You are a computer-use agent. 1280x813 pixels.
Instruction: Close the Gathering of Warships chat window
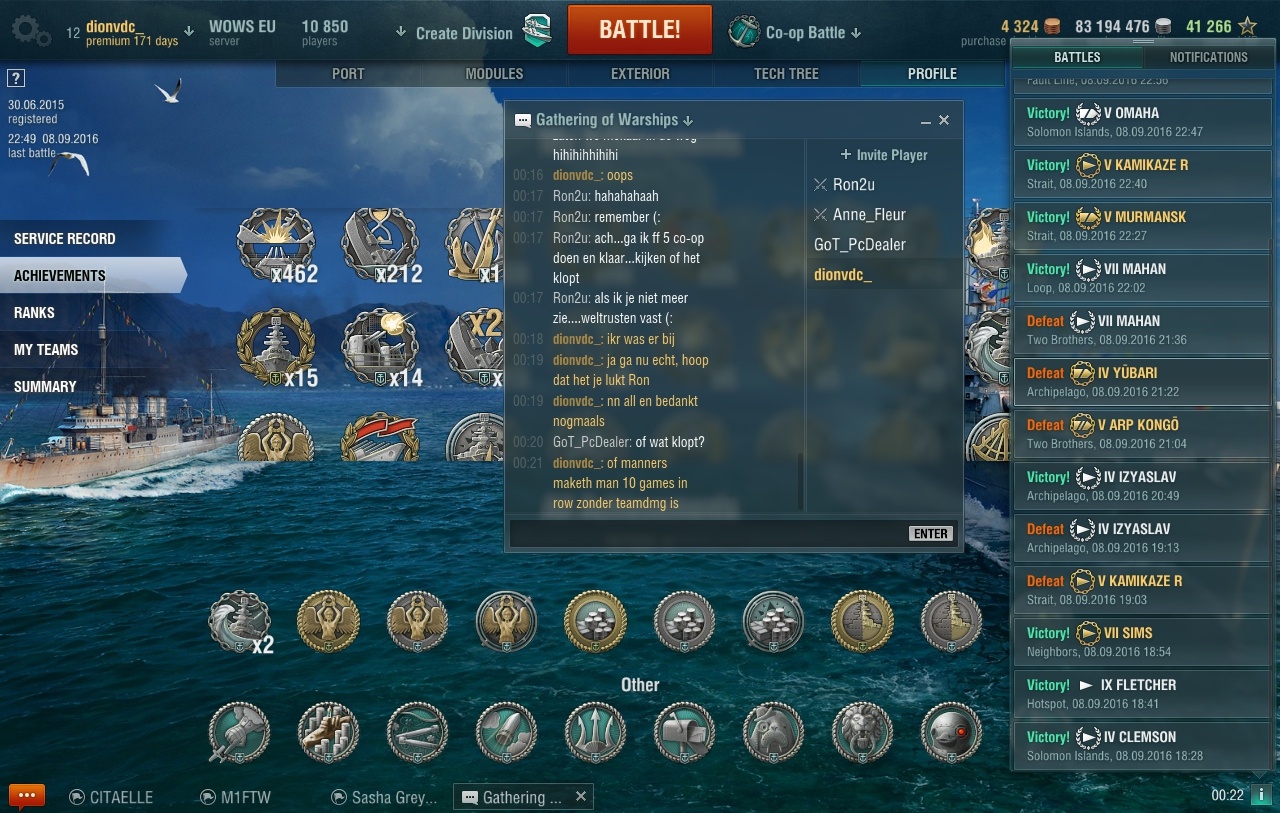tap(944, 120)
